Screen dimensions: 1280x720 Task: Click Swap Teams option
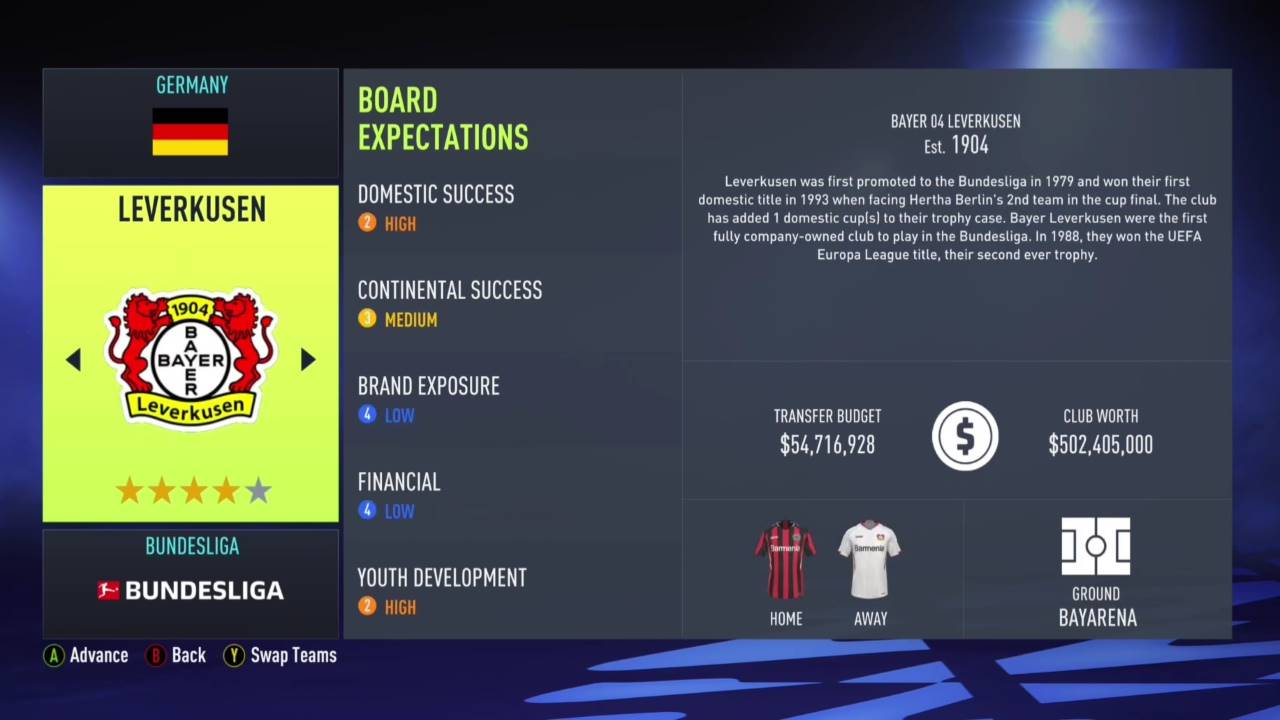280,655
